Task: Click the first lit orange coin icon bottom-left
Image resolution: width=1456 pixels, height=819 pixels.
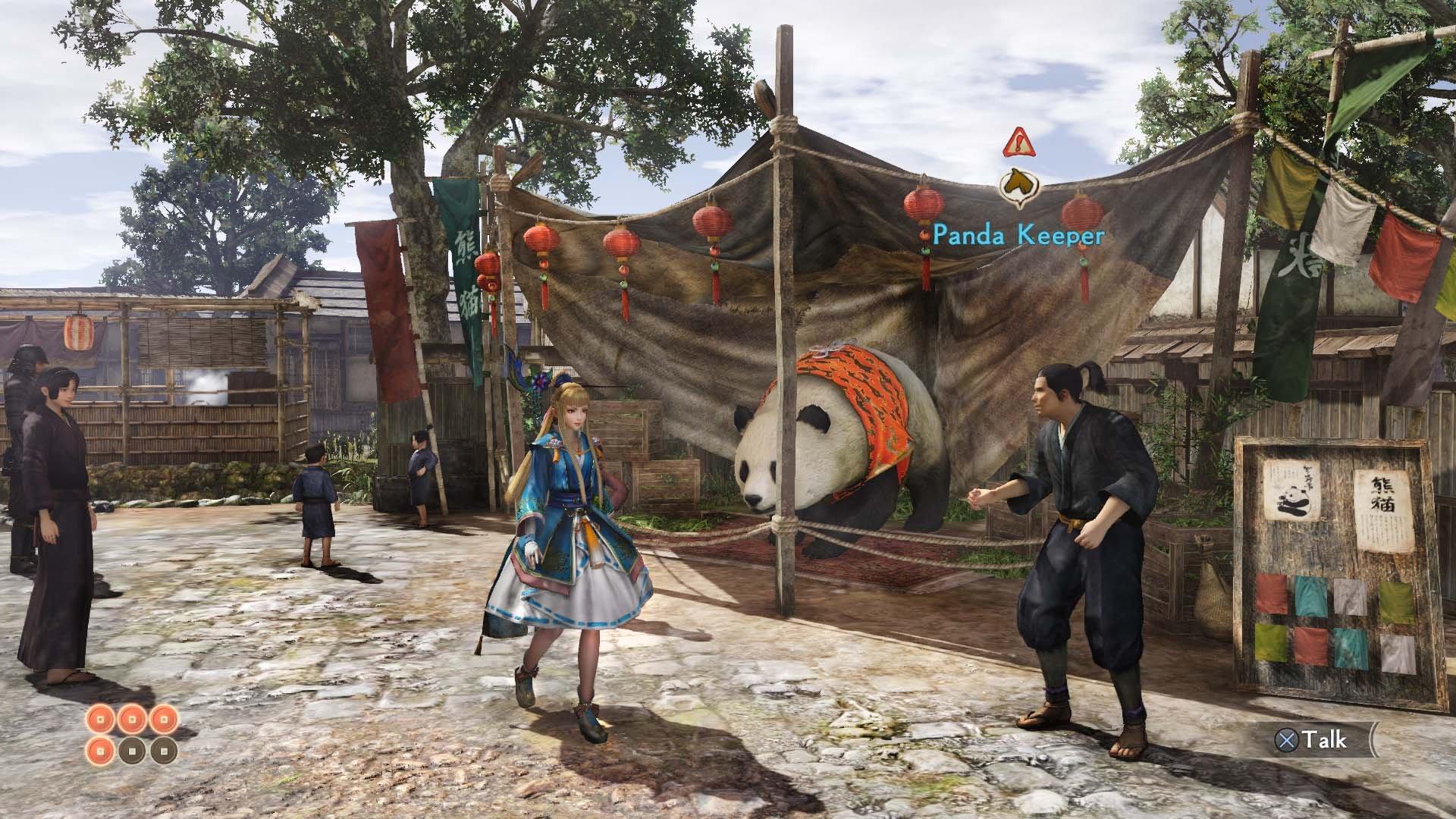Action: [99, 719]
